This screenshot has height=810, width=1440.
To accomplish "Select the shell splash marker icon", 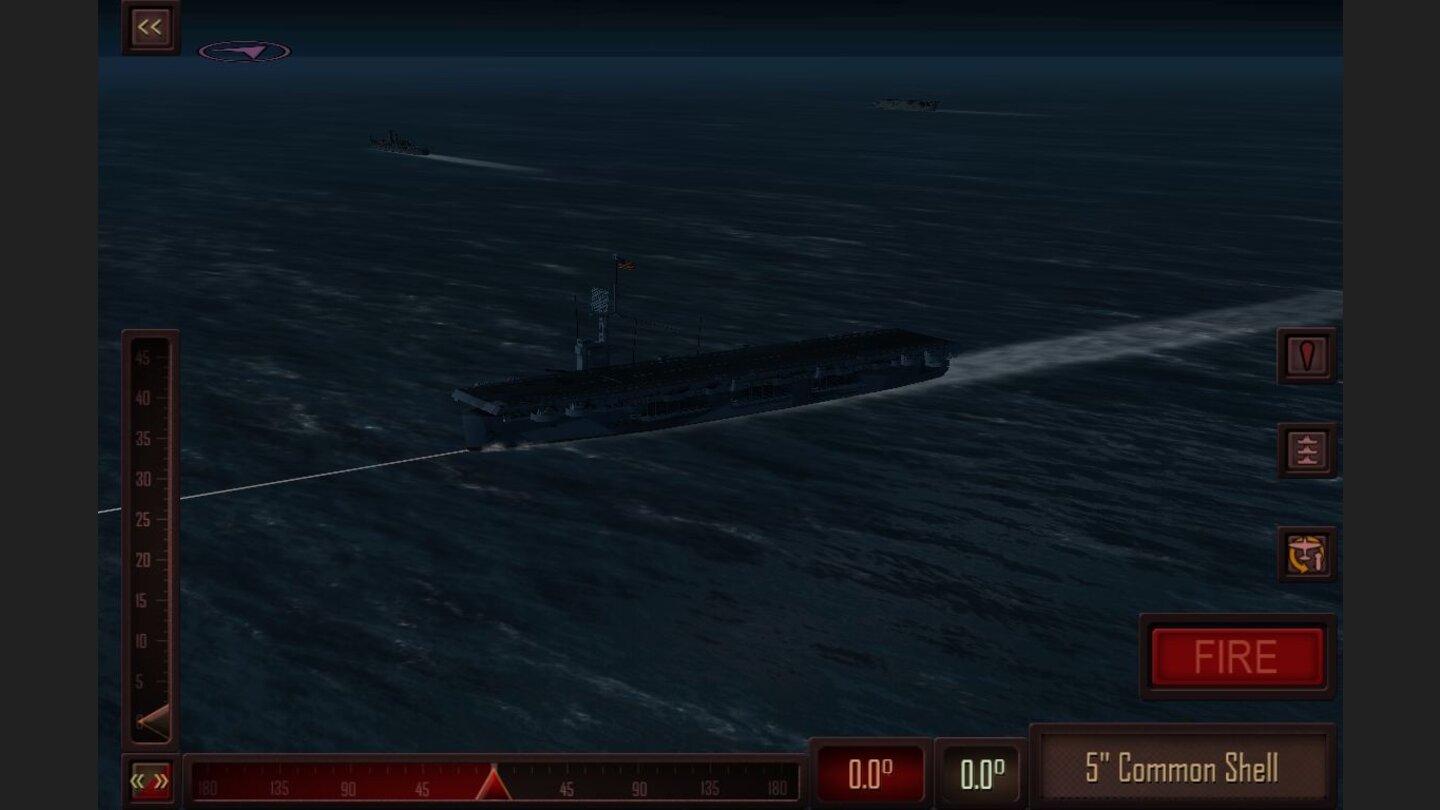I will click(1306, 357).
